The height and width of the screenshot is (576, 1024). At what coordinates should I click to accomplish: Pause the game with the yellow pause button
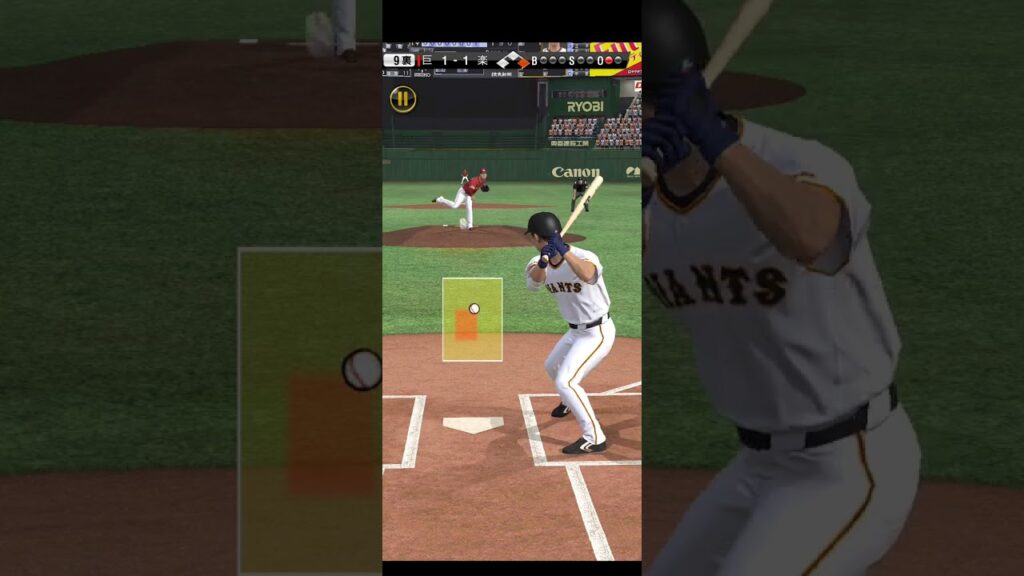point(403,99)
